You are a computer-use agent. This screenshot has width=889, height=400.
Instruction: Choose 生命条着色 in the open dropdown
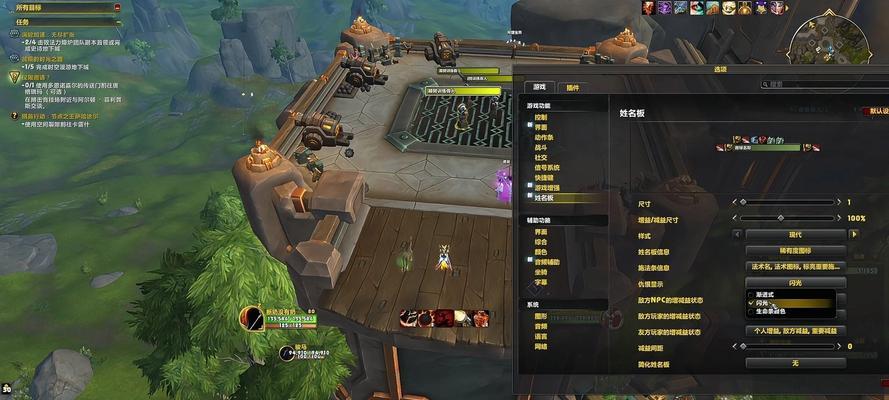click(773, 311)
